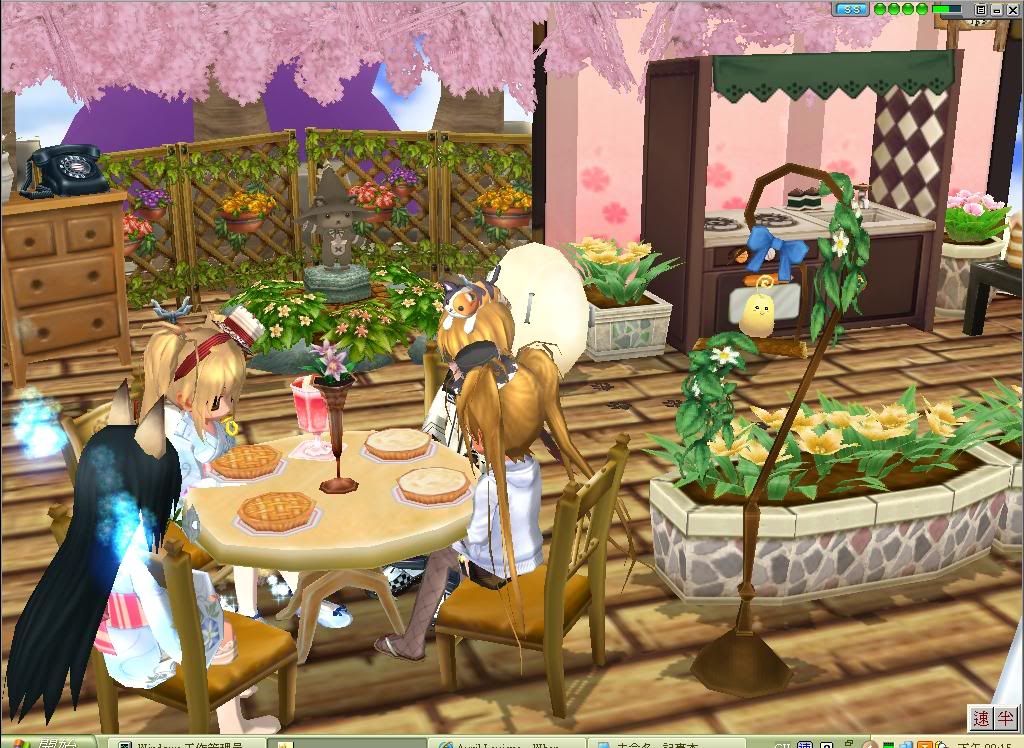Minimize the game window
Viewport: 1024px width, 748px height.
point(997,9)
